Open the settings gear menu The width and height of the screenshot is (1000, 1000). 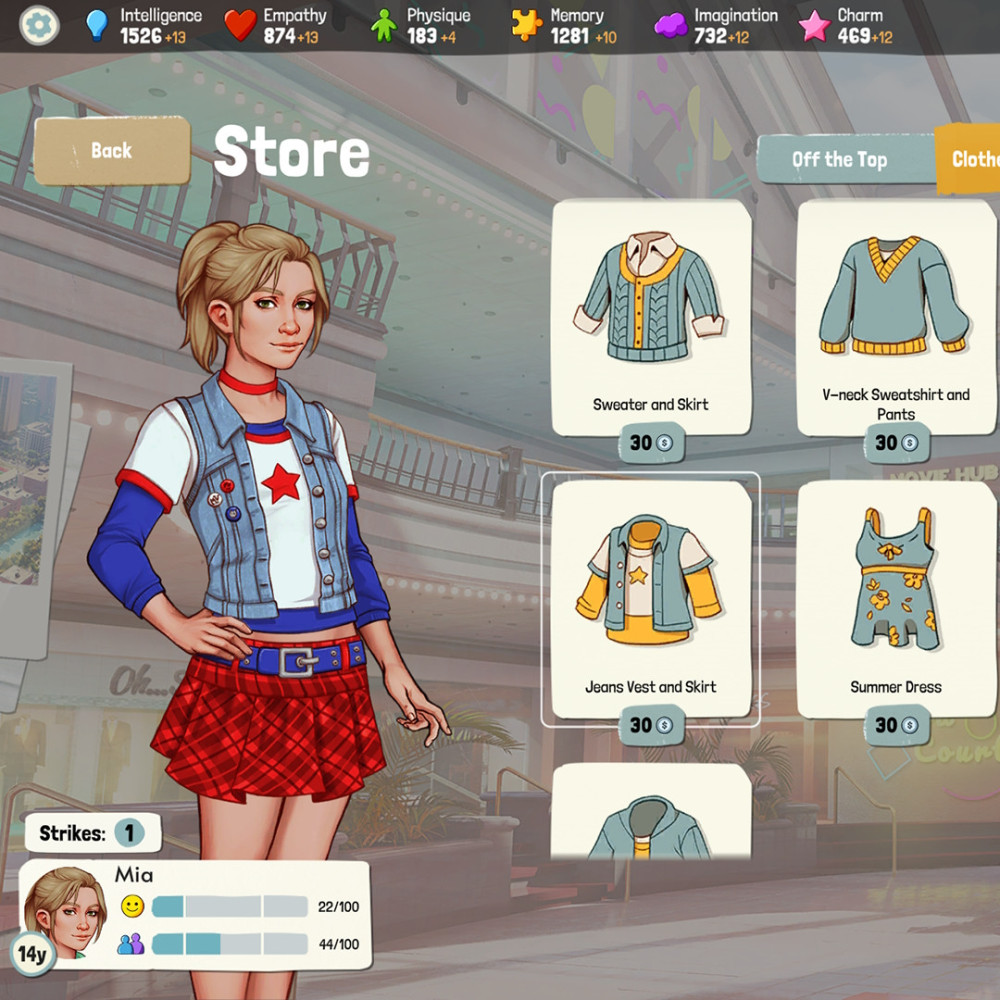click(39, 25)
